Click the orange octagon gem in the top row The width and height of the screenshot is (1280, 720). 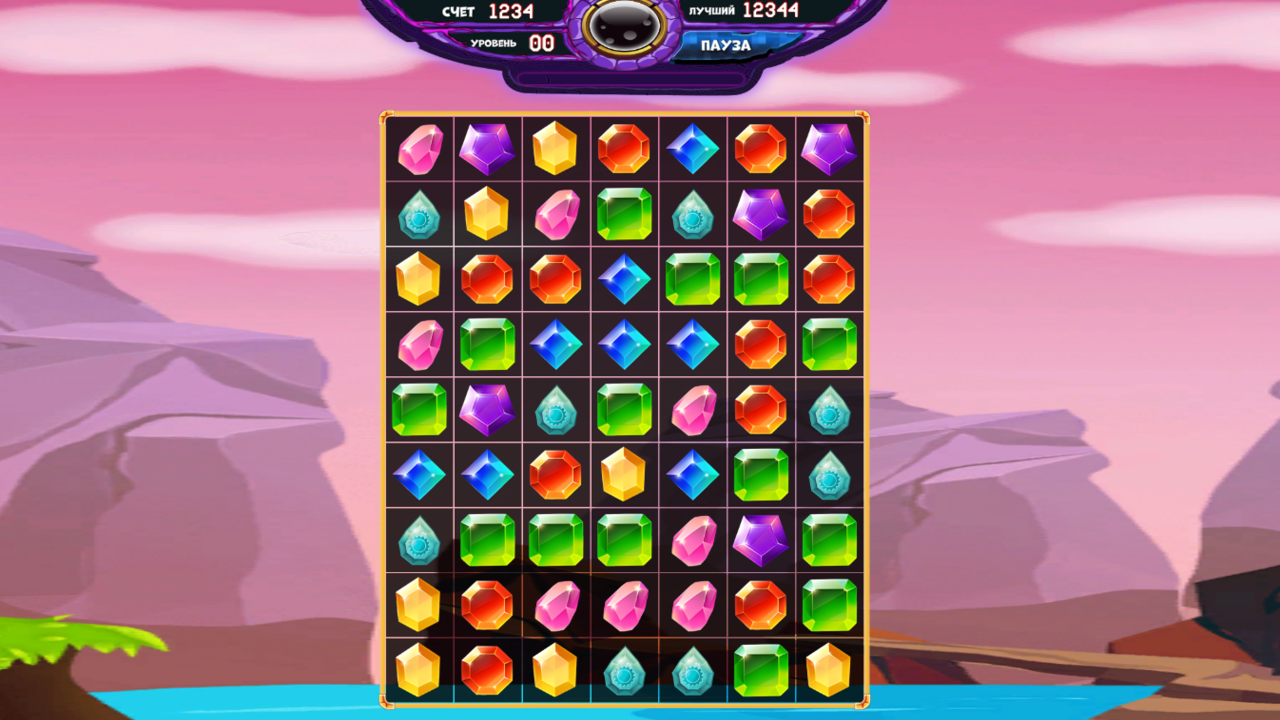(x=625, y=150)
